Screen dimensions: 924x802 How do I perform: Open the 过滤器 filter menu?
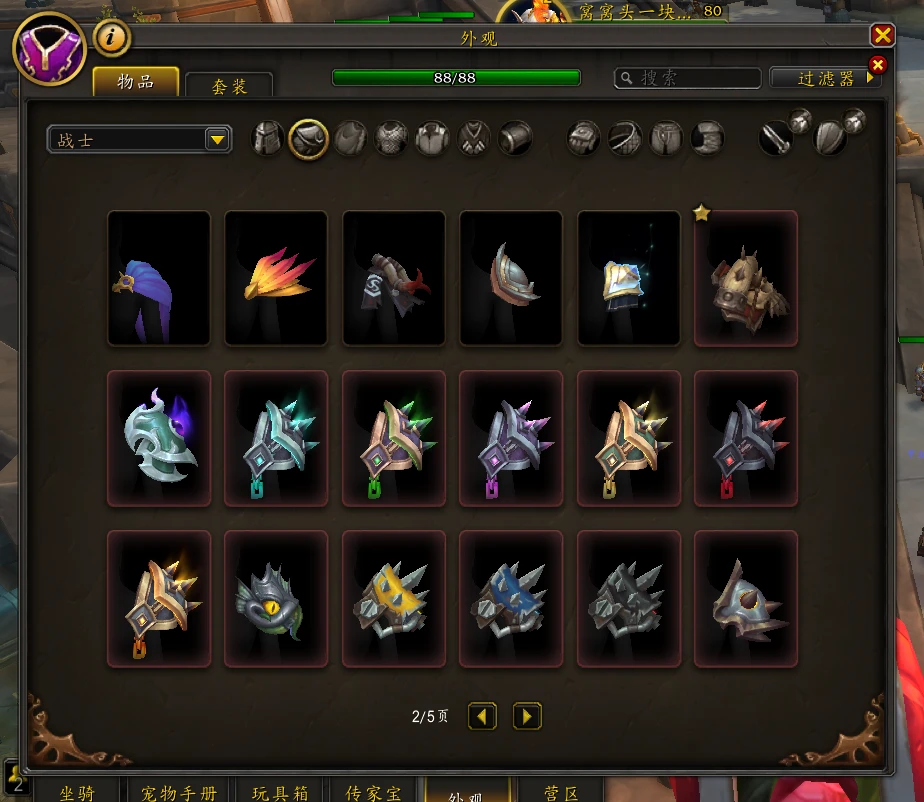[825, 78]
